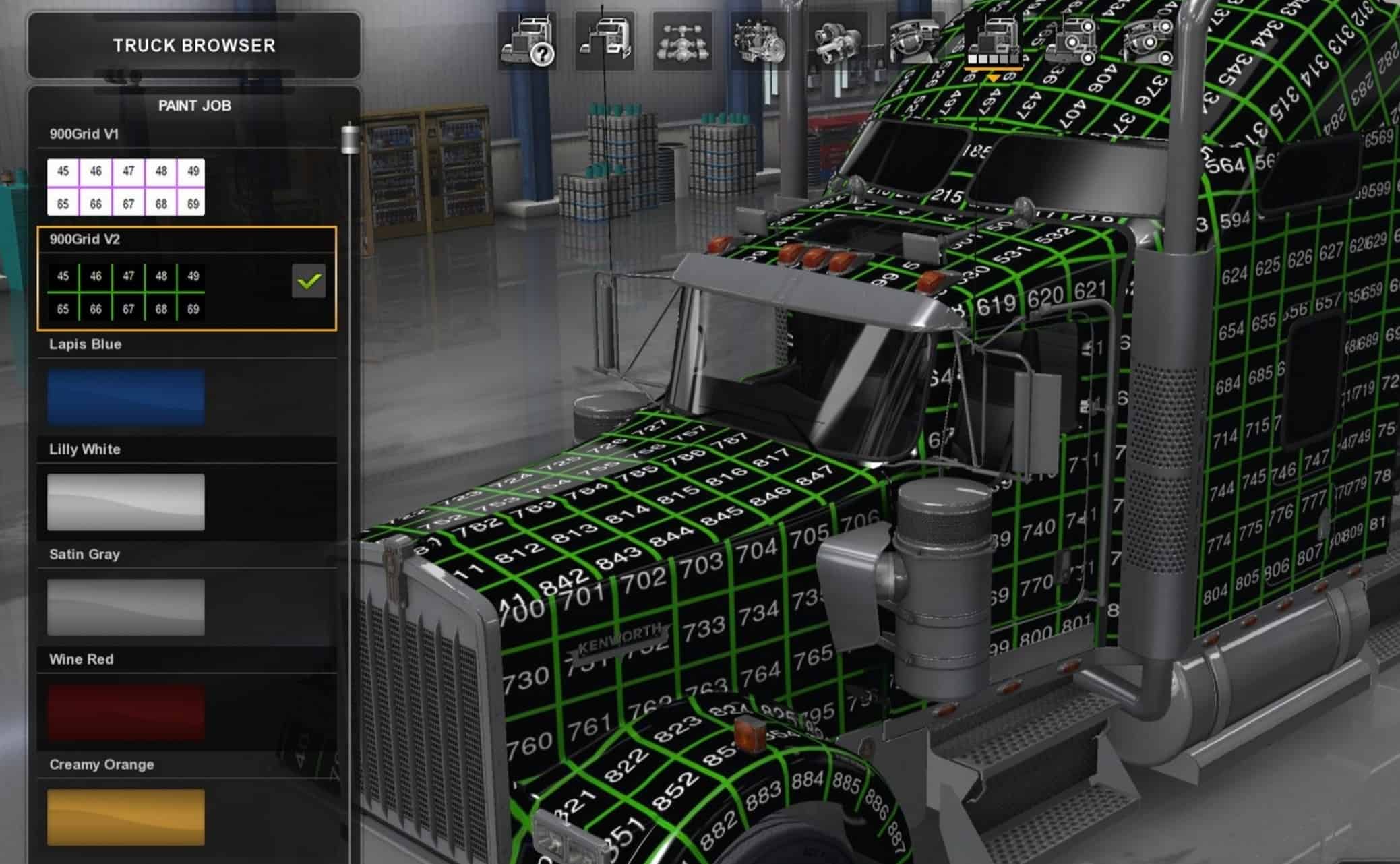Screen dimensions: 1400x864
Task: Open the transmission selection icon
Action: 838,42
